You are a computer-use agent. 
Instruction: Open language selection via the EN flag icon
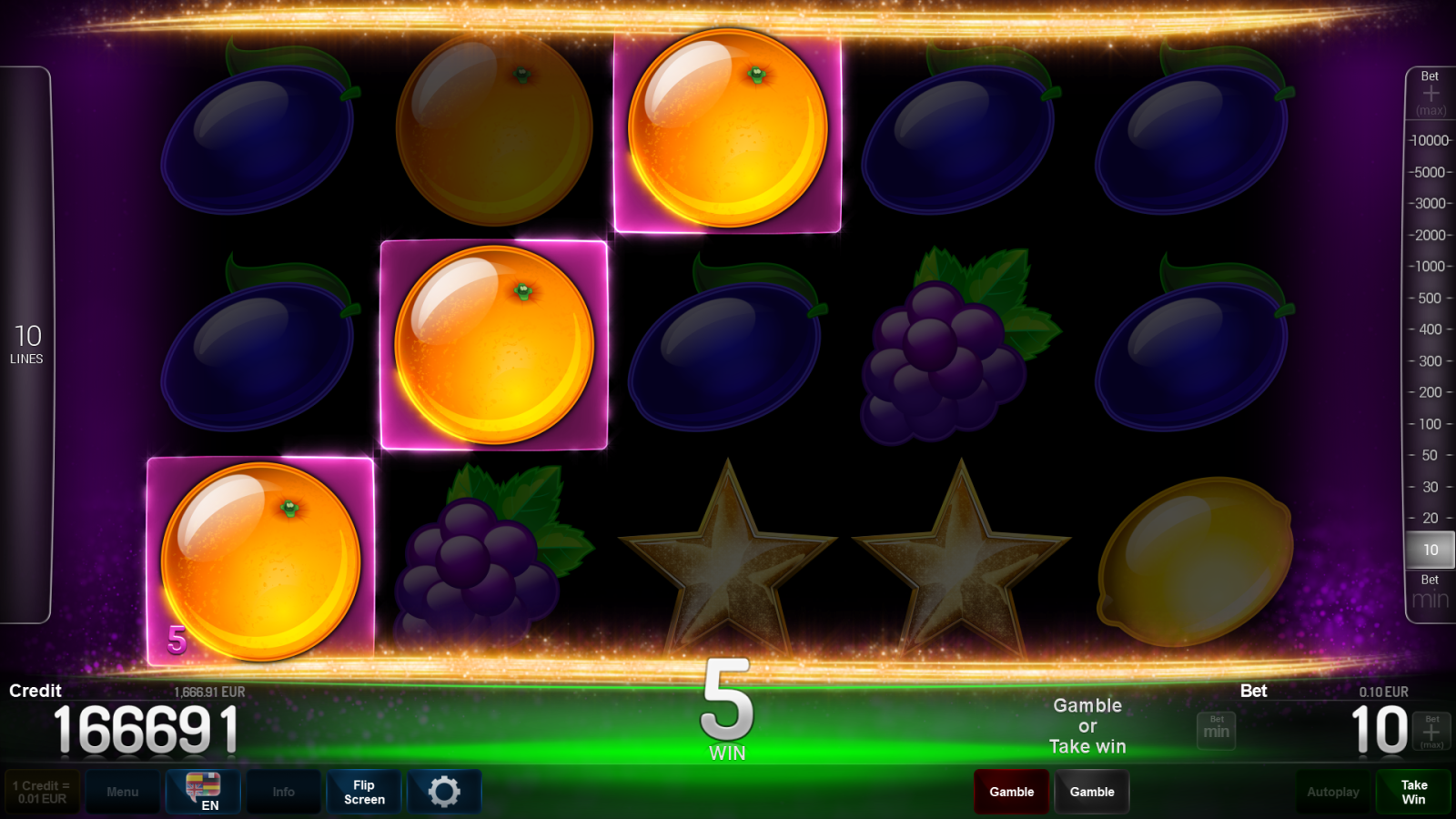click(x=202, y=791)
